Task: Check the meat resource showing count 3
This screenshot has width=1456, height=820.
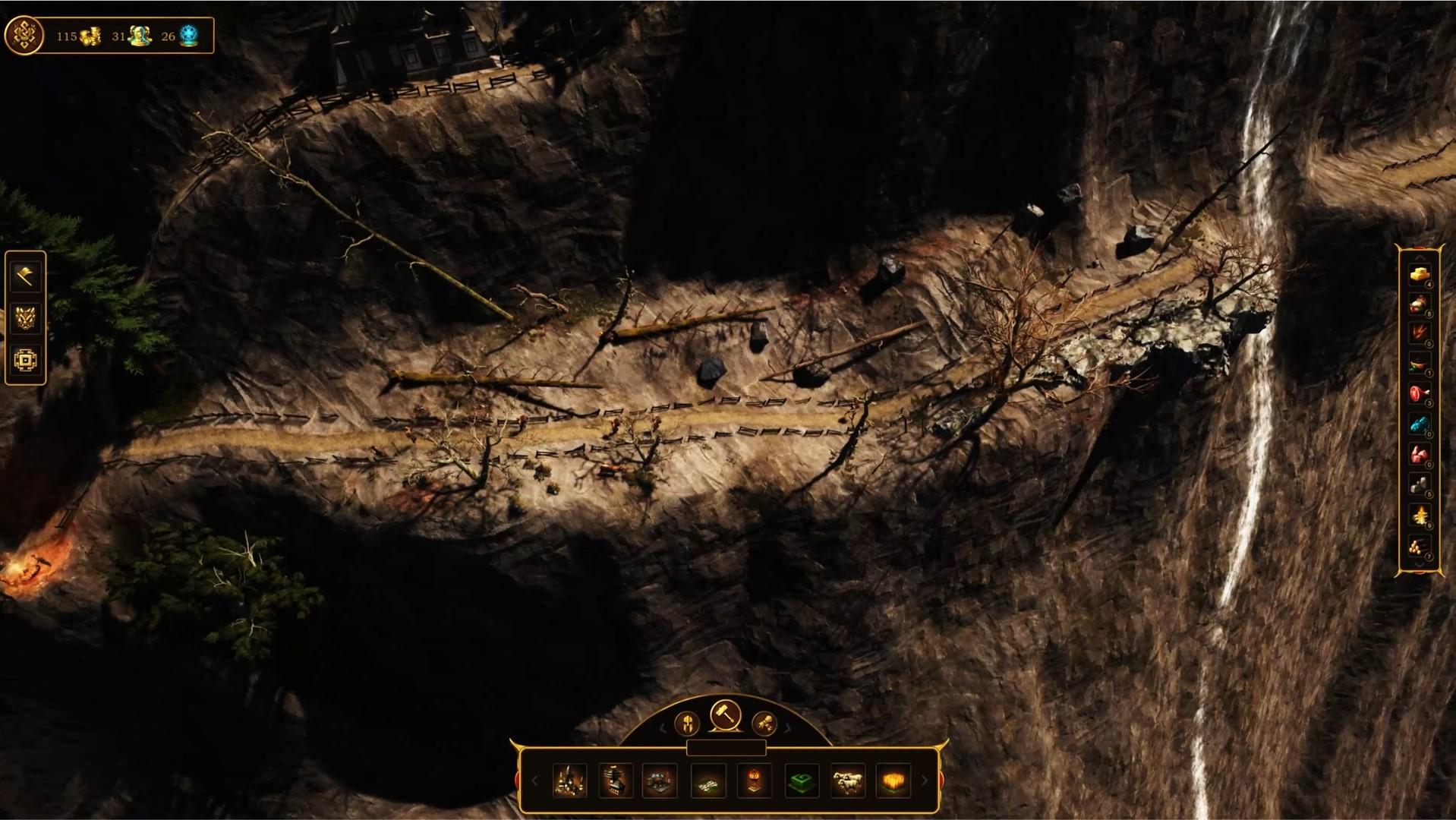Action: pos(1419,395)
